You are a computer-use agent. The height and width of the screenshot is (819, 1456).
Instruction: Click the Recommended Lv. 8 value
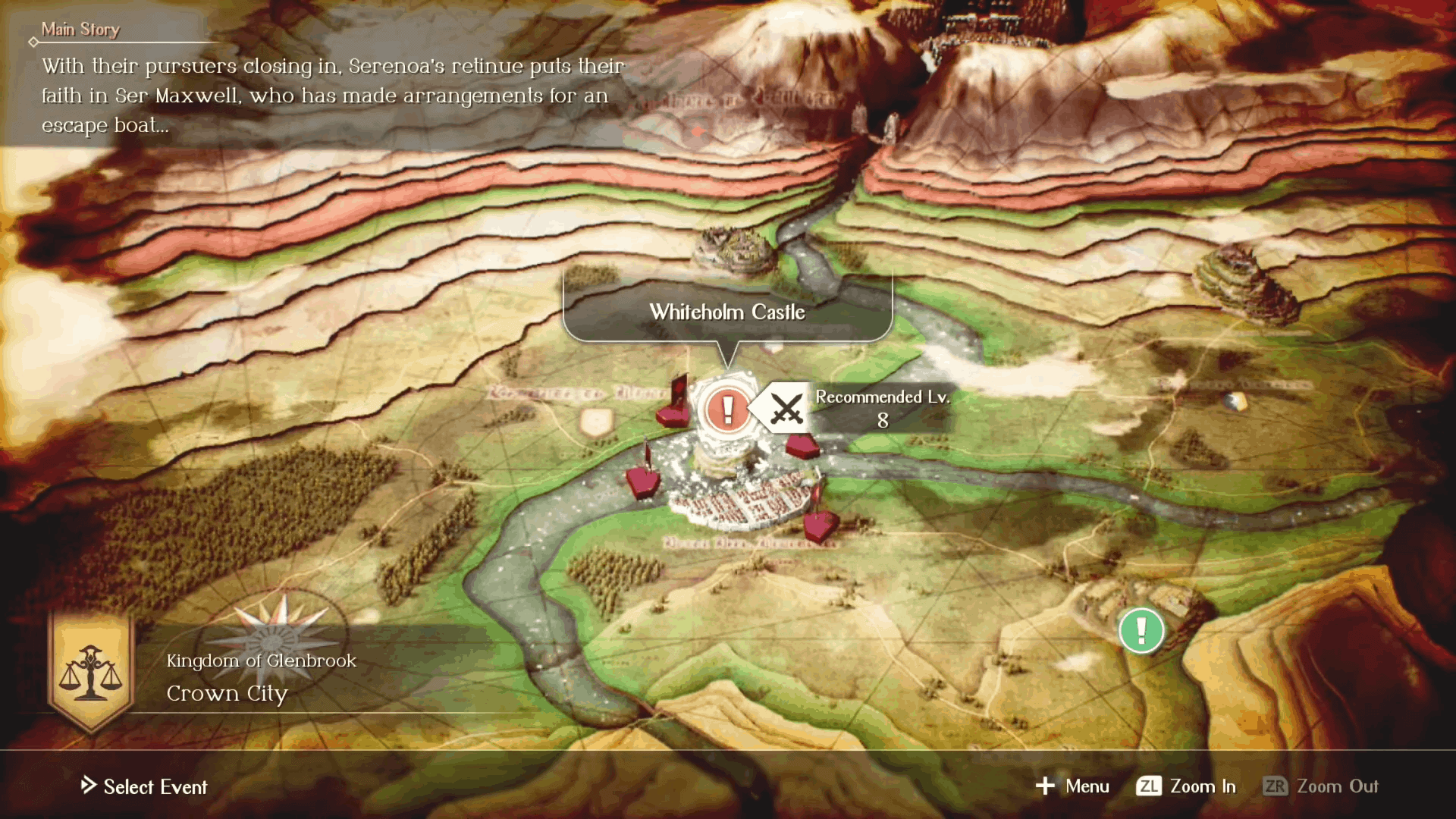click(x=882, y=420)
